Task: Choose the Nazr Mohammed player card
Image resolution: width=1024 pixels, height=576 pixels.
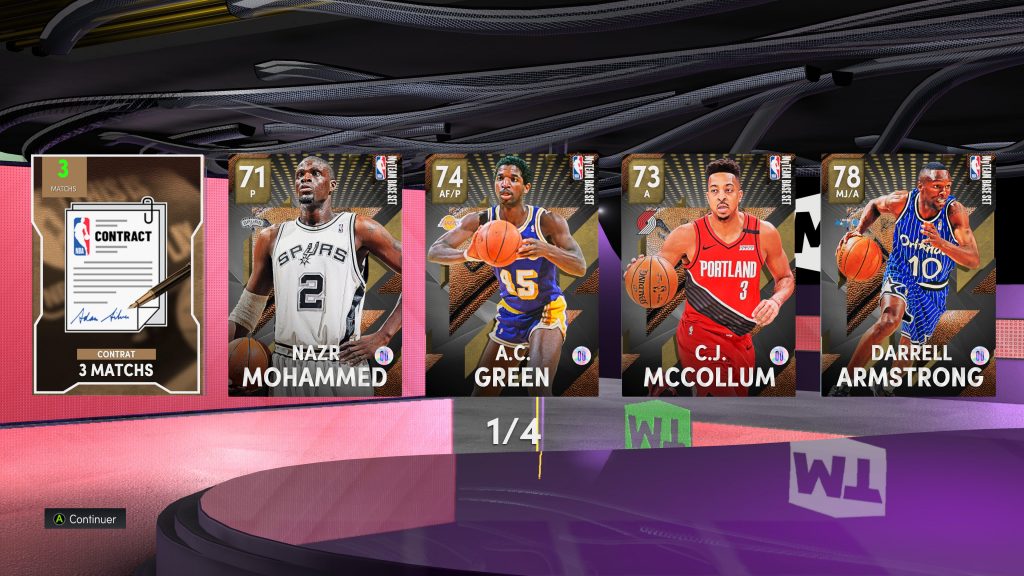Action: click(315, 274)
